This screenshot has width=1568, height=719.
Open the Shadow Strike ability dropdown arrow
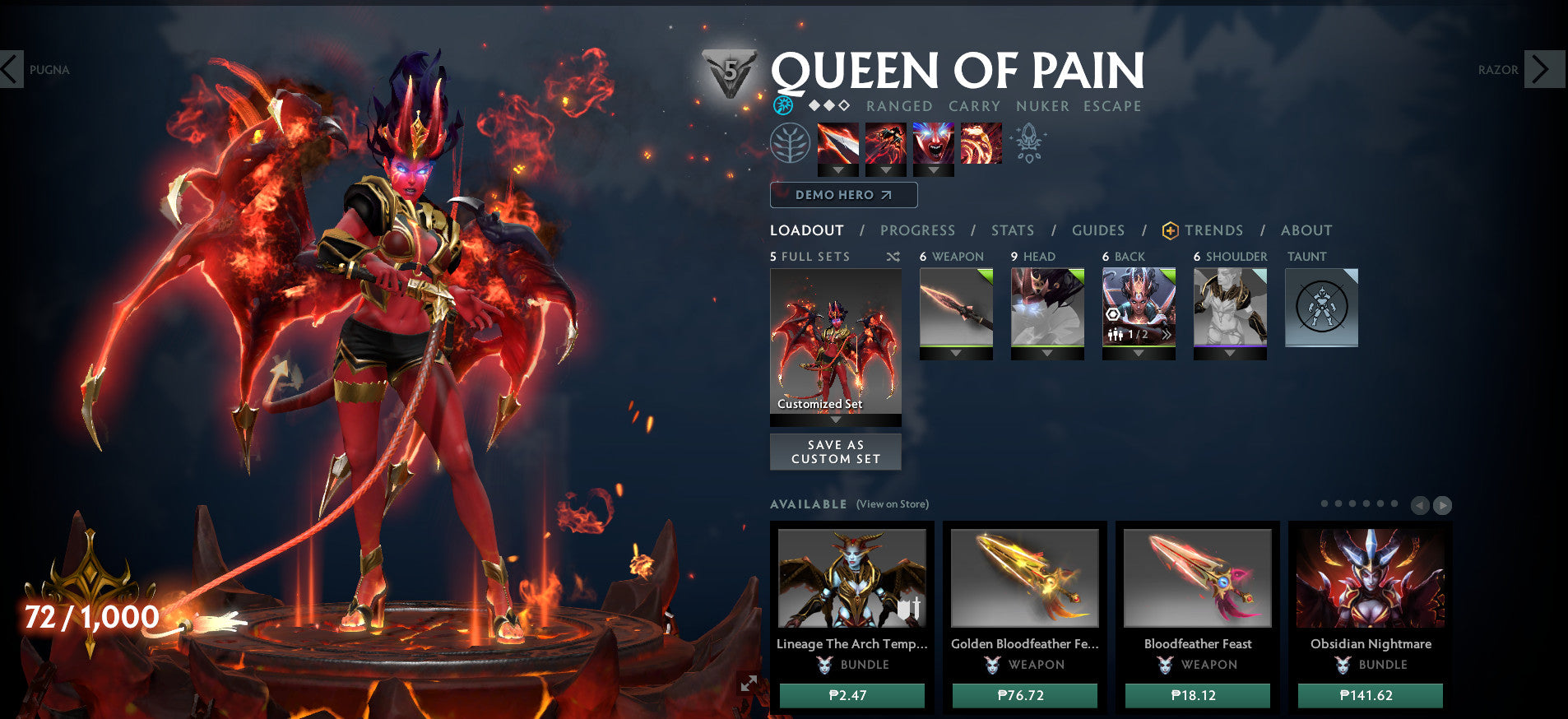838,170
